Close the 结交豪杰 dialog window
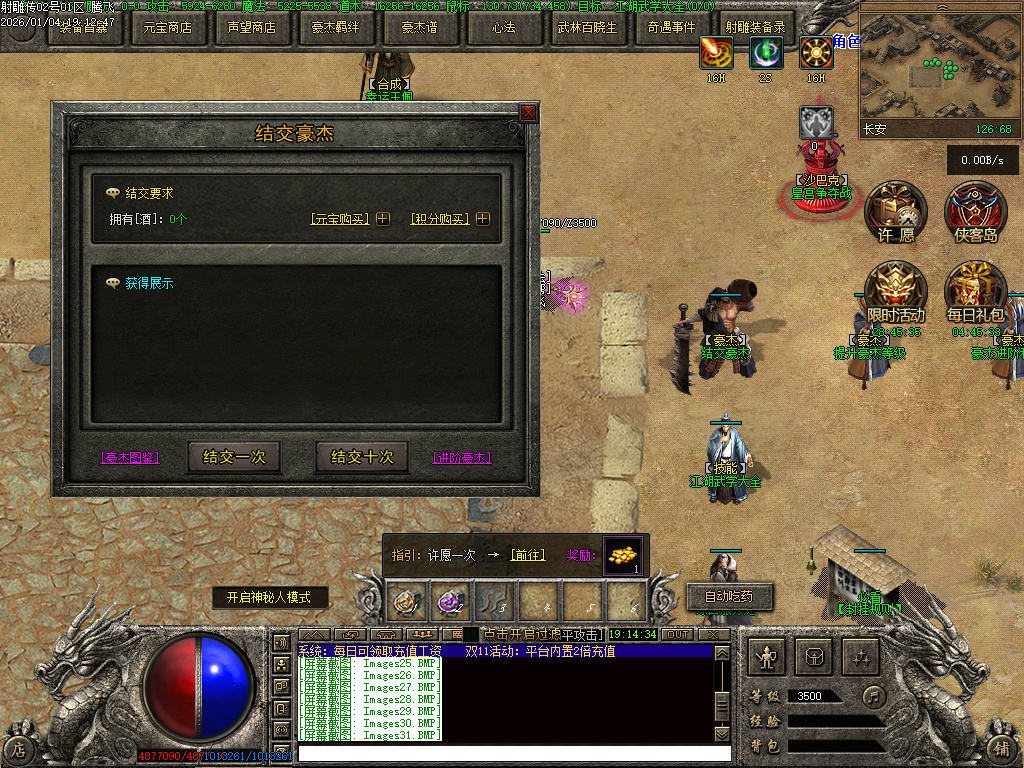The width and height of the screenshot is (1024, 768). click(528, 113)
